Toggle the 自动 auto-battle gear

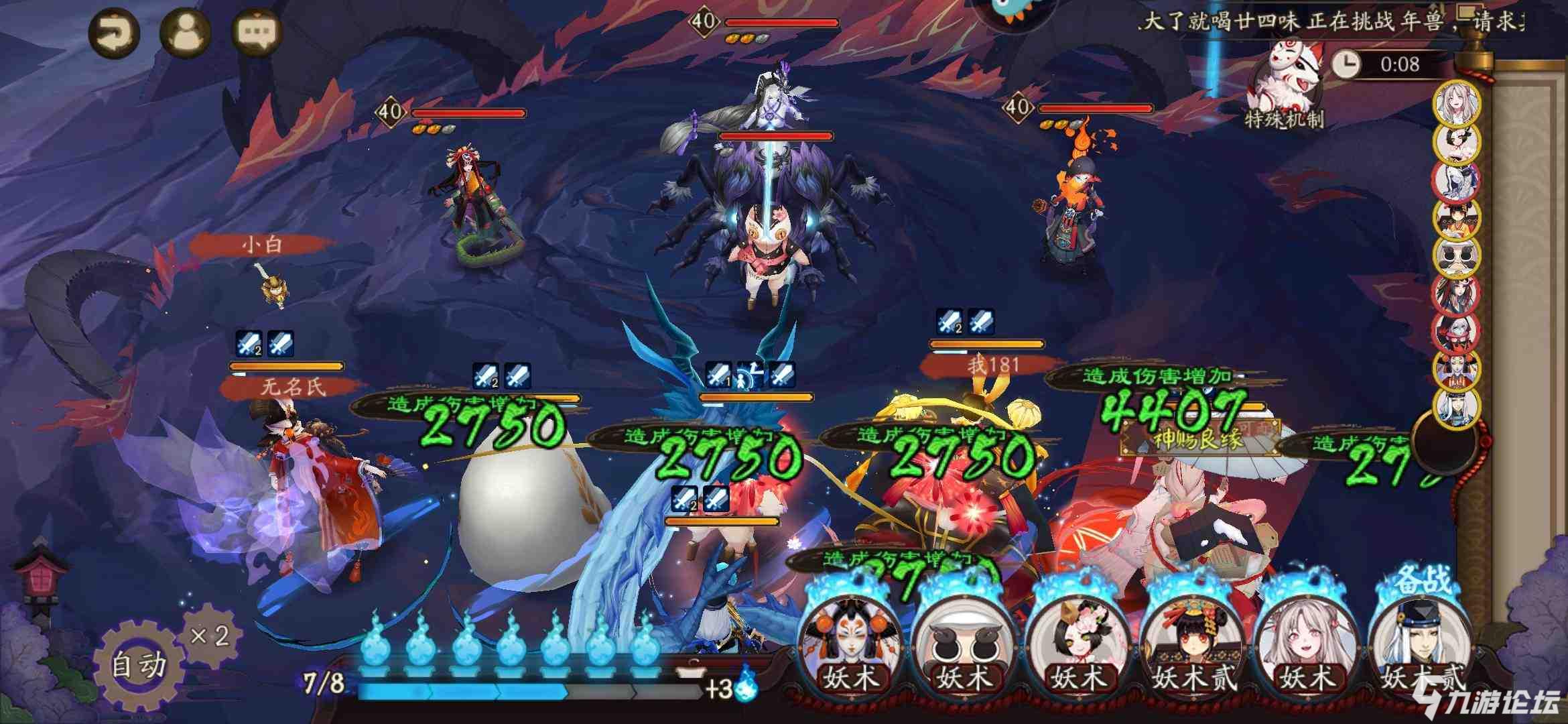(138, 664)
